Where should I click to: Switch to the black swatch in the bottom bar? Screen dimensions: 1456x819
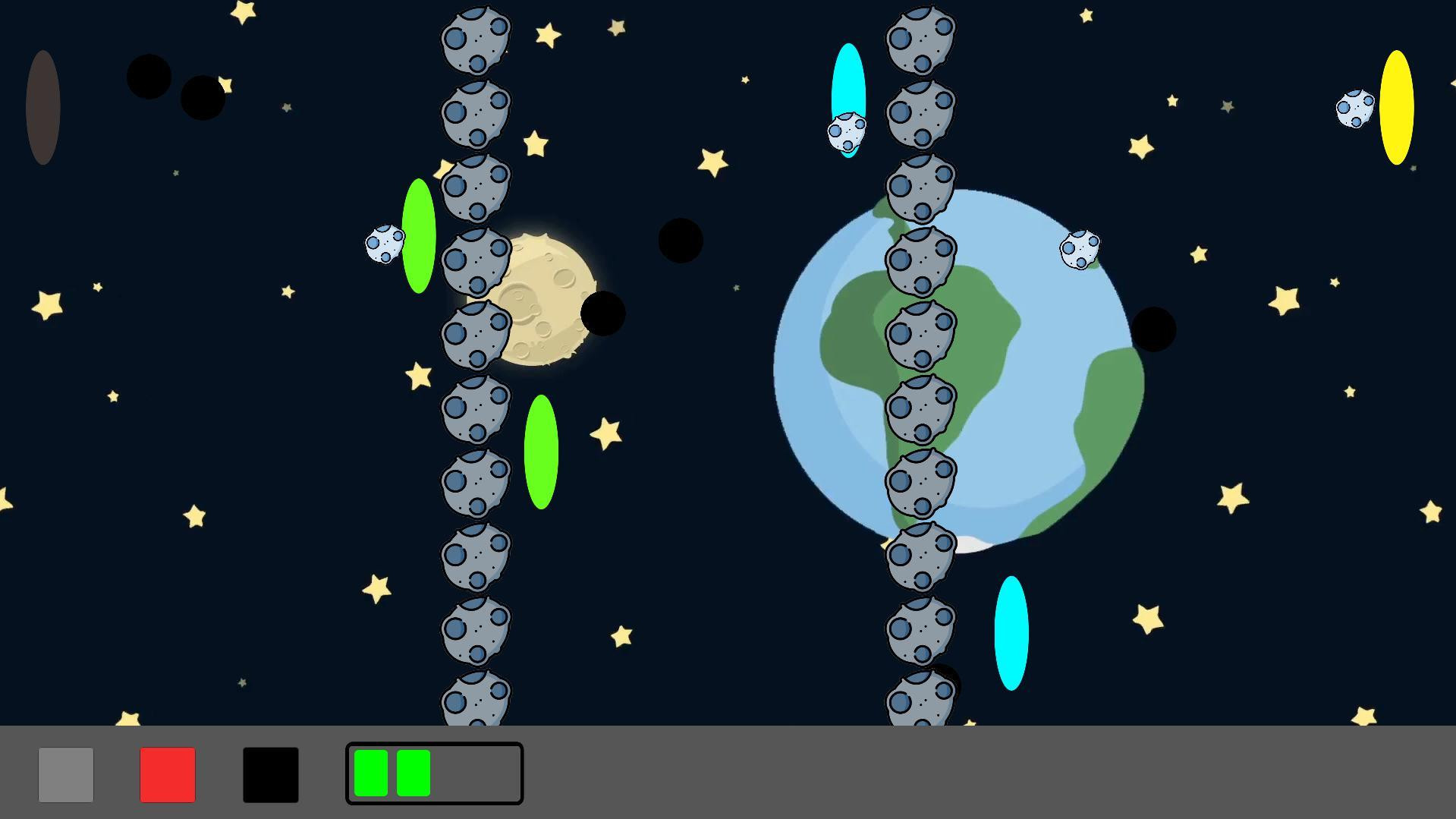269,773
